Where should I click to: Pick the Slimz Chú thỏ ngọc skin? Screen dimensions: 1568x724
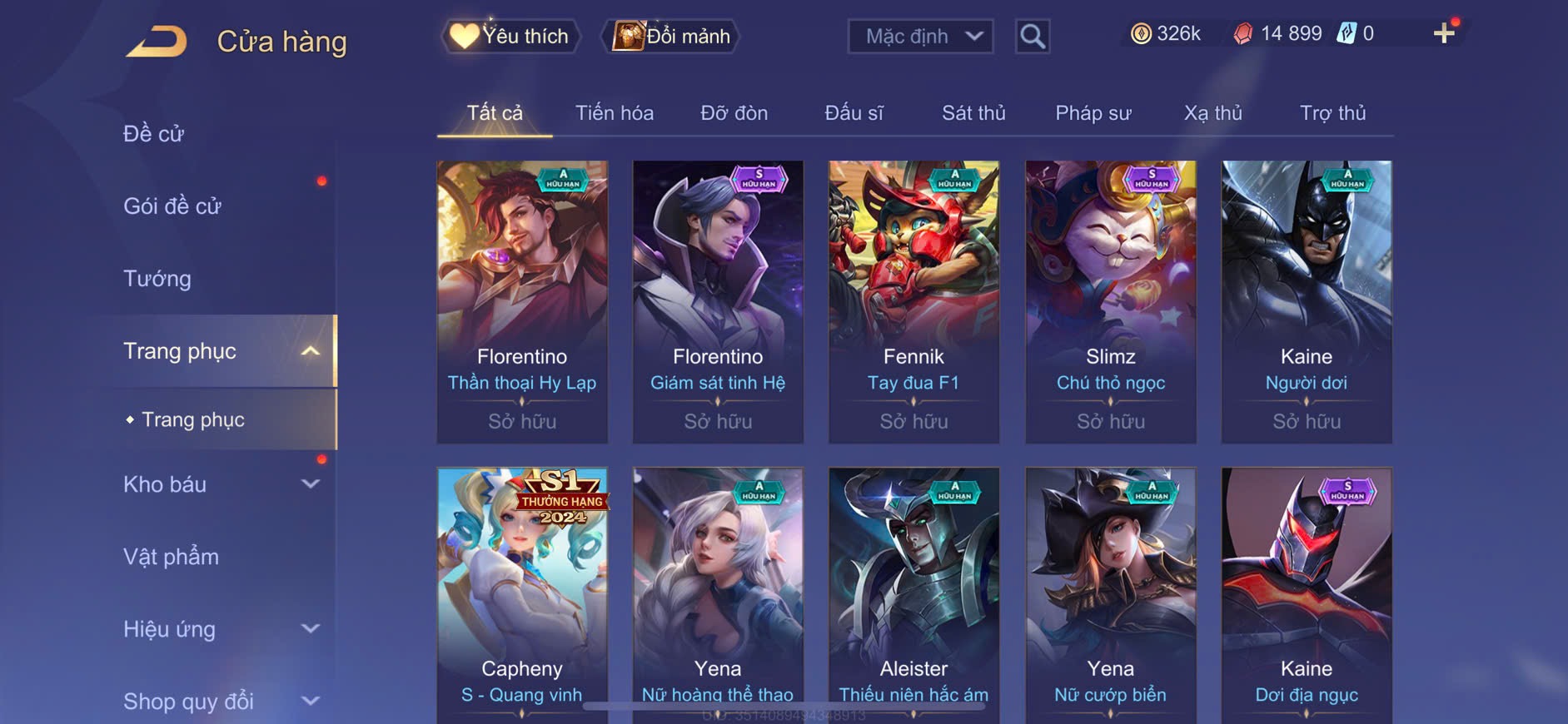[x=1110, y=301]
